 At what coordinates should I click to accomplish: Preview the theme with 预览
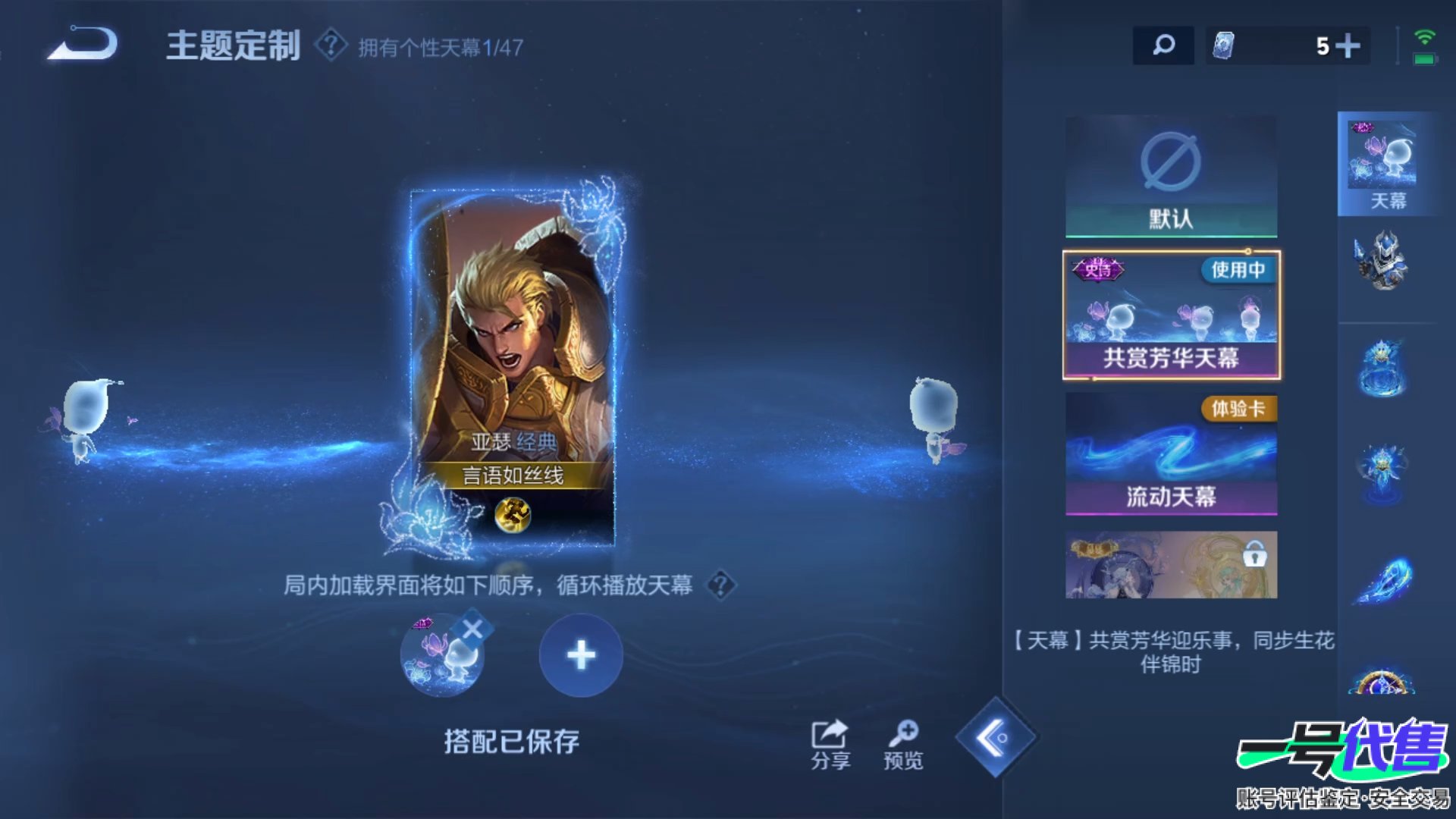pyautogui.click(x=903, y=744)
